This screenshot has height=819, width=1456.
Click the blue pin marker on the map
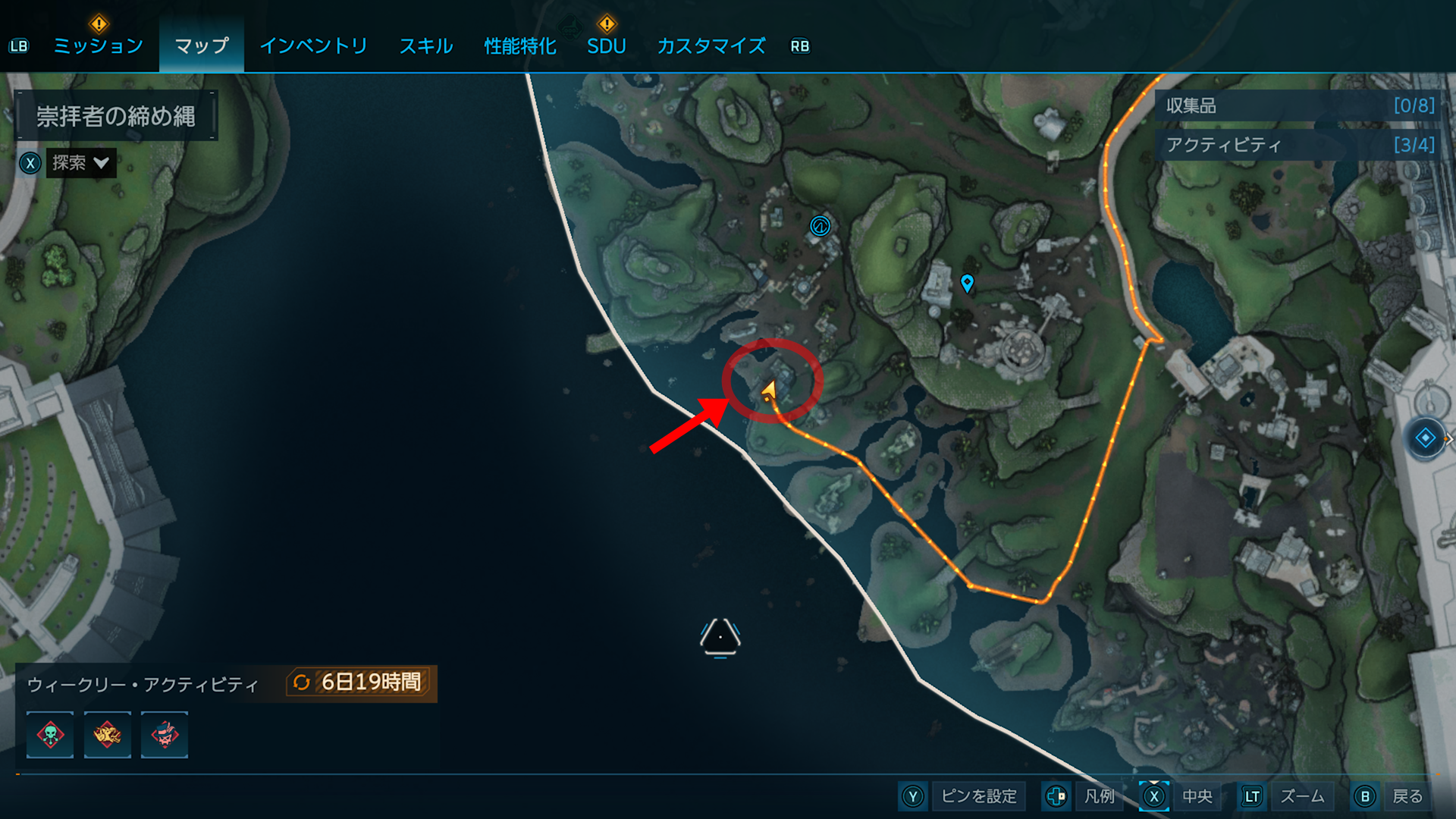967,283
